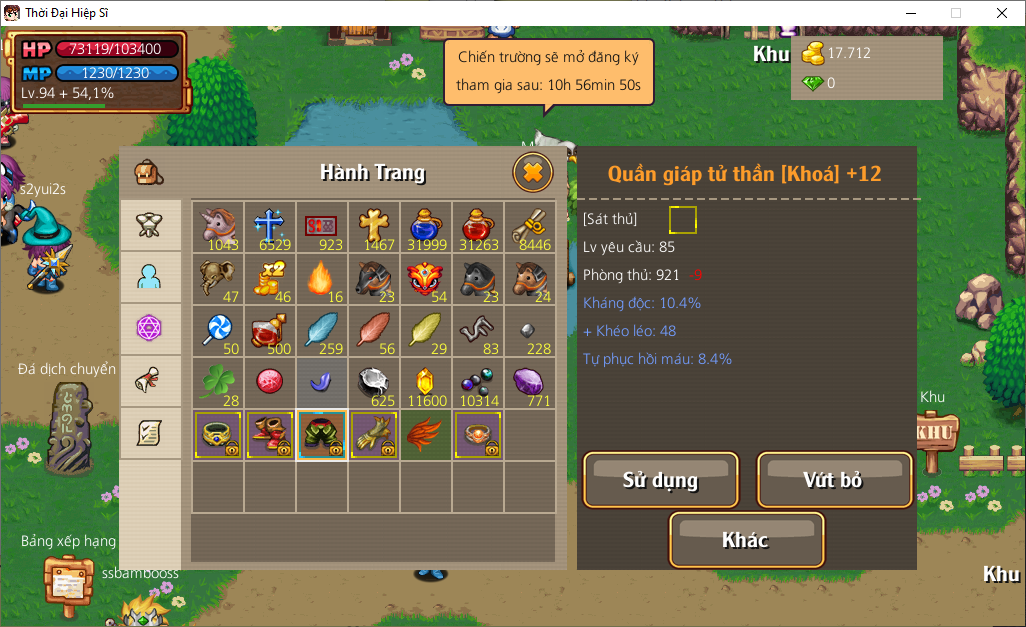Switch to the character silhouette tab
The image size is (1026, 627).
pos(150,278)
